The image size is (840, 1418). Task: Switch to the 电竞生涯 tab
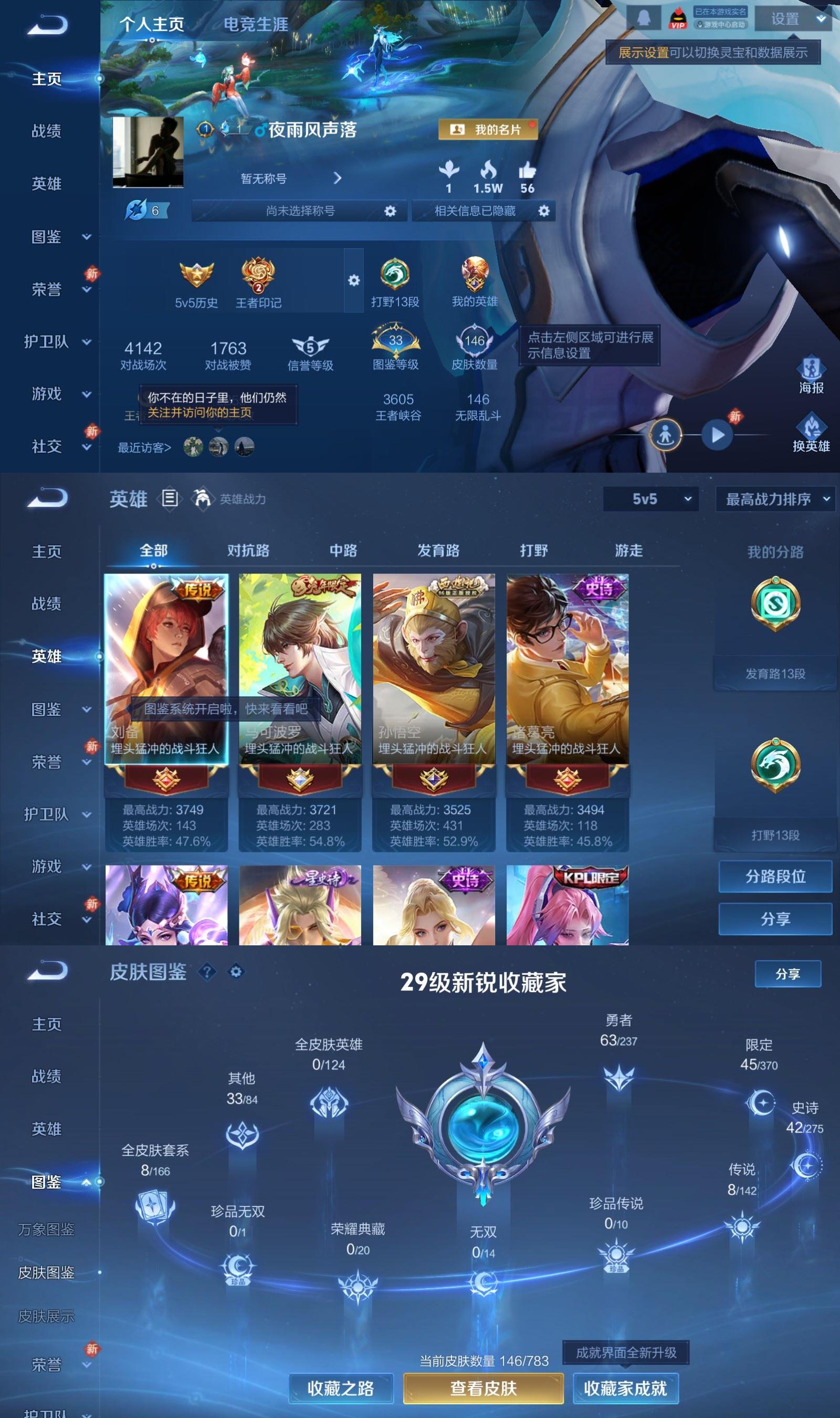point(256,25)
